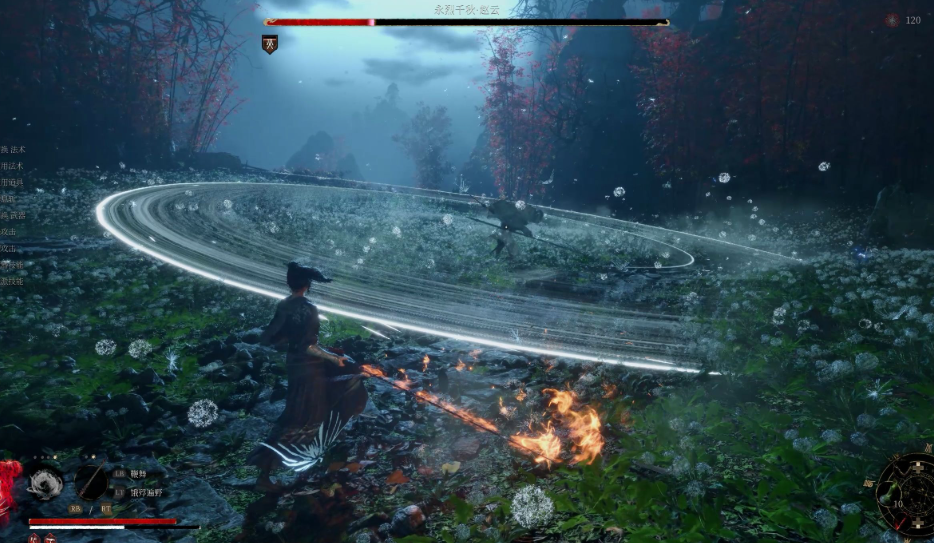Viewport: 934px width, 543px height.
Task: Click the boss status emblem below the boss bar
Action: (270, 44)
